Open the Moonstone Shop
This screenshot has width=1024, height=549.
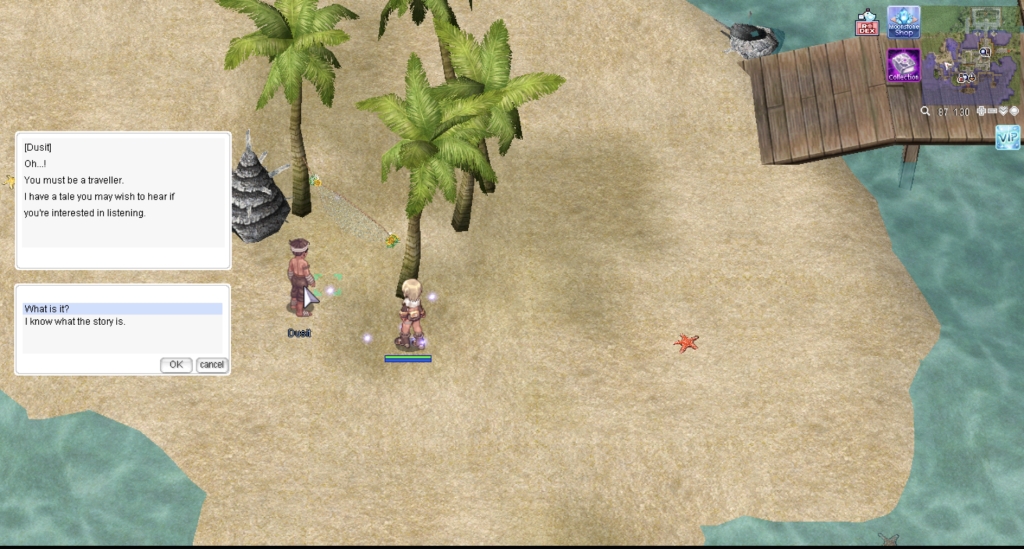pos(903,22)
